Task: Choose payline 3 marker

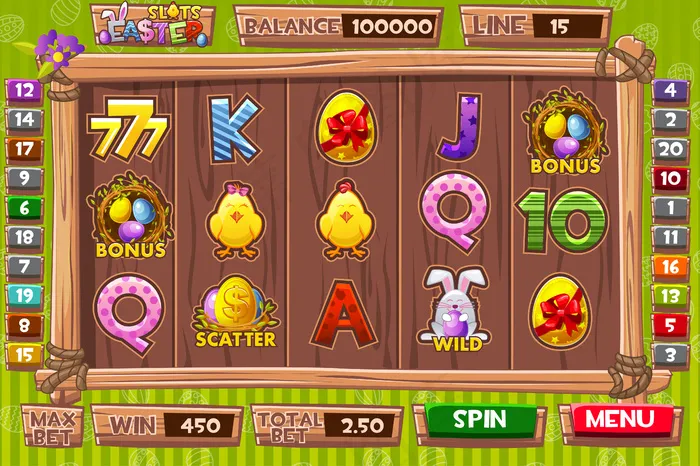Action: [x=669, y=354]
